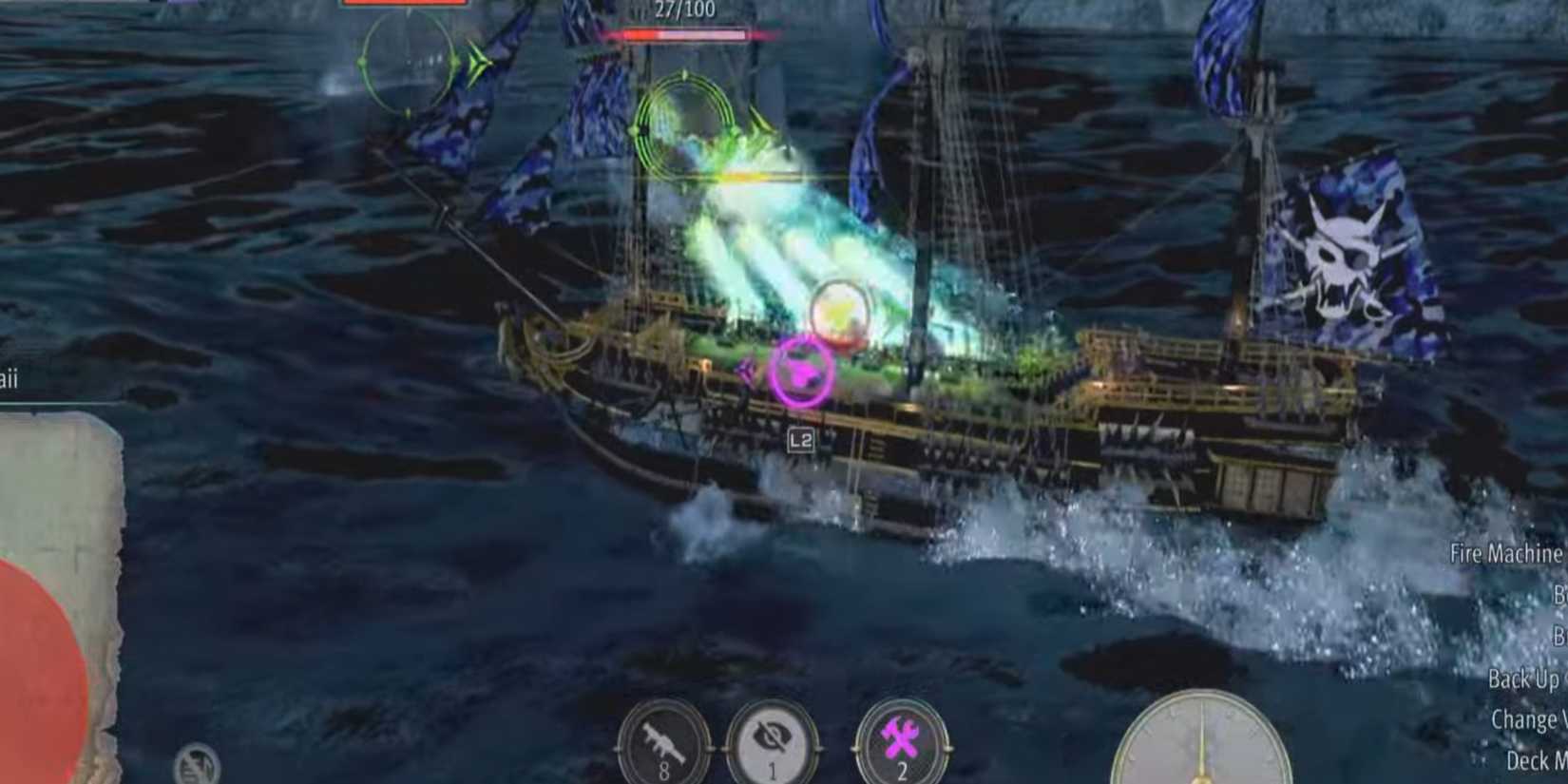Choose Back Up from the right-side menu
Screen dimensions: 1568x784
pos(1521,677)
